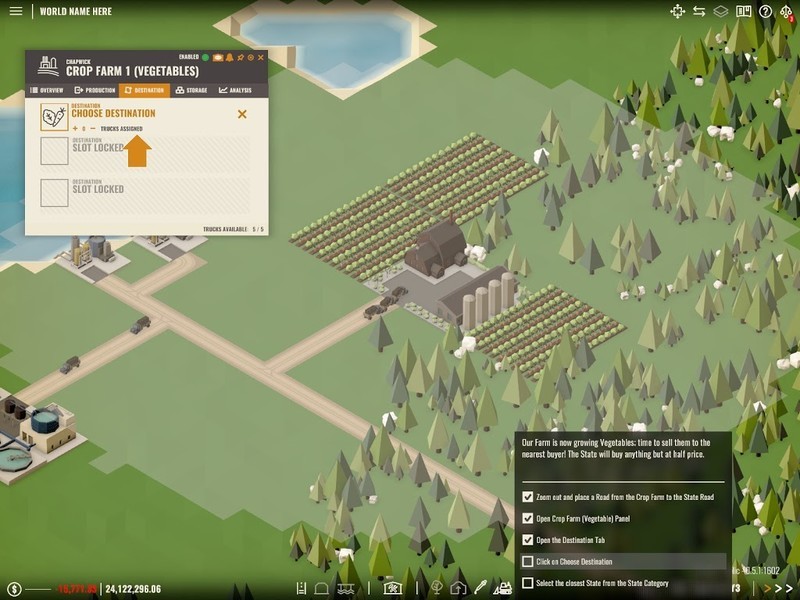Open the book encyclopedia icon
This screenshot has height=600, width=800.
743,12
